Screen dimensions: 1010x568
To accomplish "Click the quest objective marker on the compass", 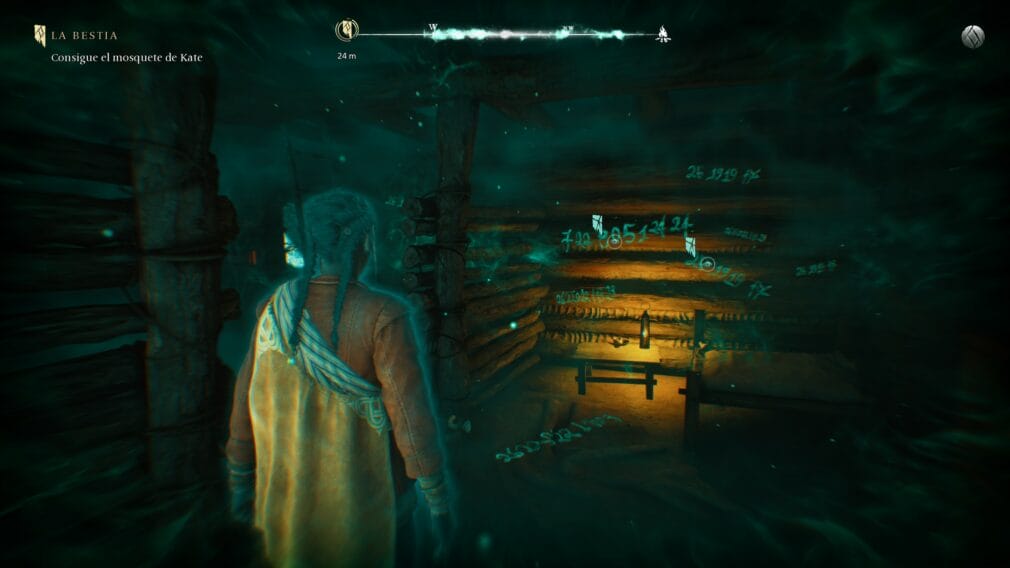I will click(x=346, y=32).
